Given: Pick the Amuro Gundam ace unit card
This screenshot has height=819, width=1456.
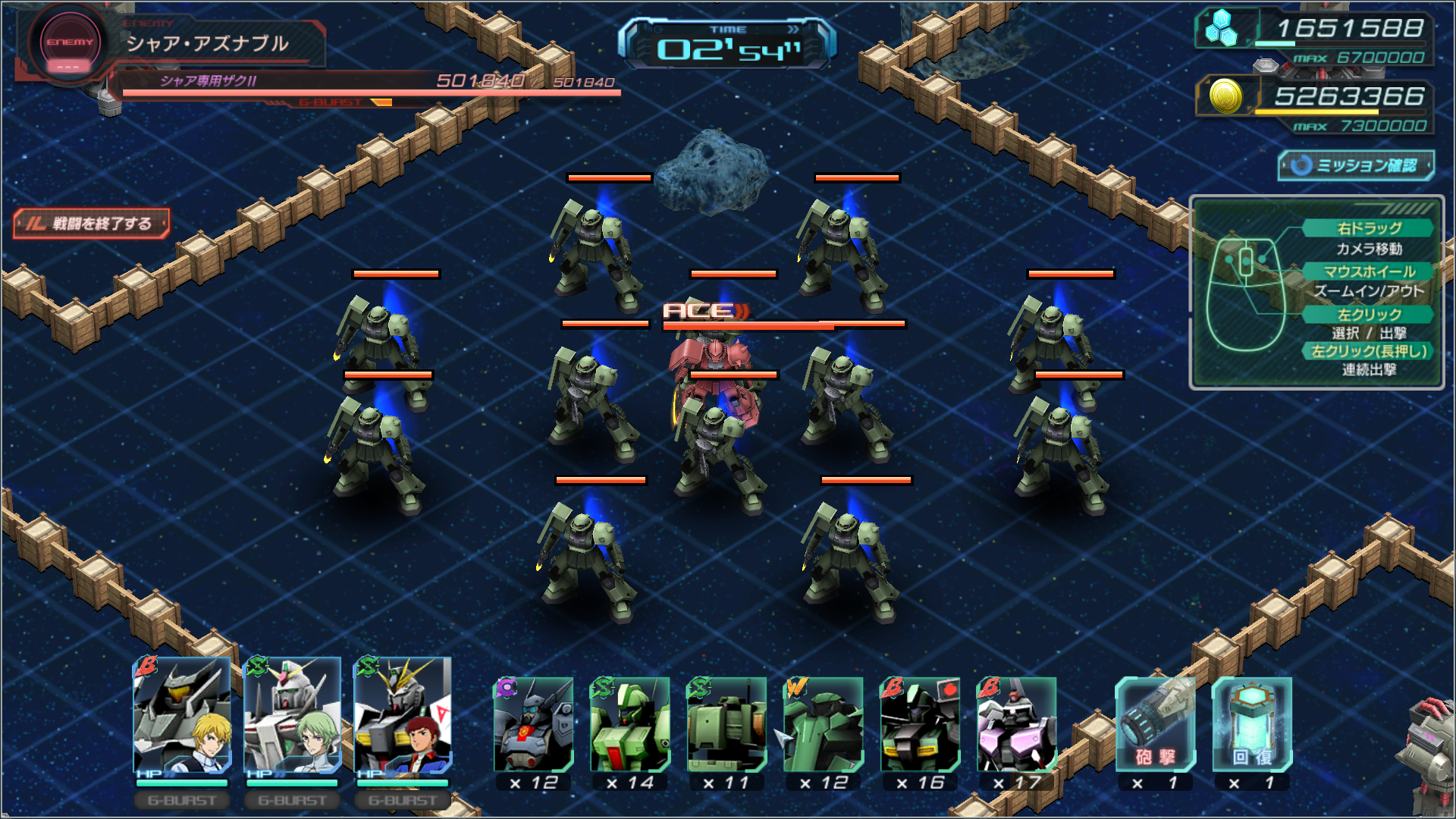Looking at the screenshot, I should point(403,715).
